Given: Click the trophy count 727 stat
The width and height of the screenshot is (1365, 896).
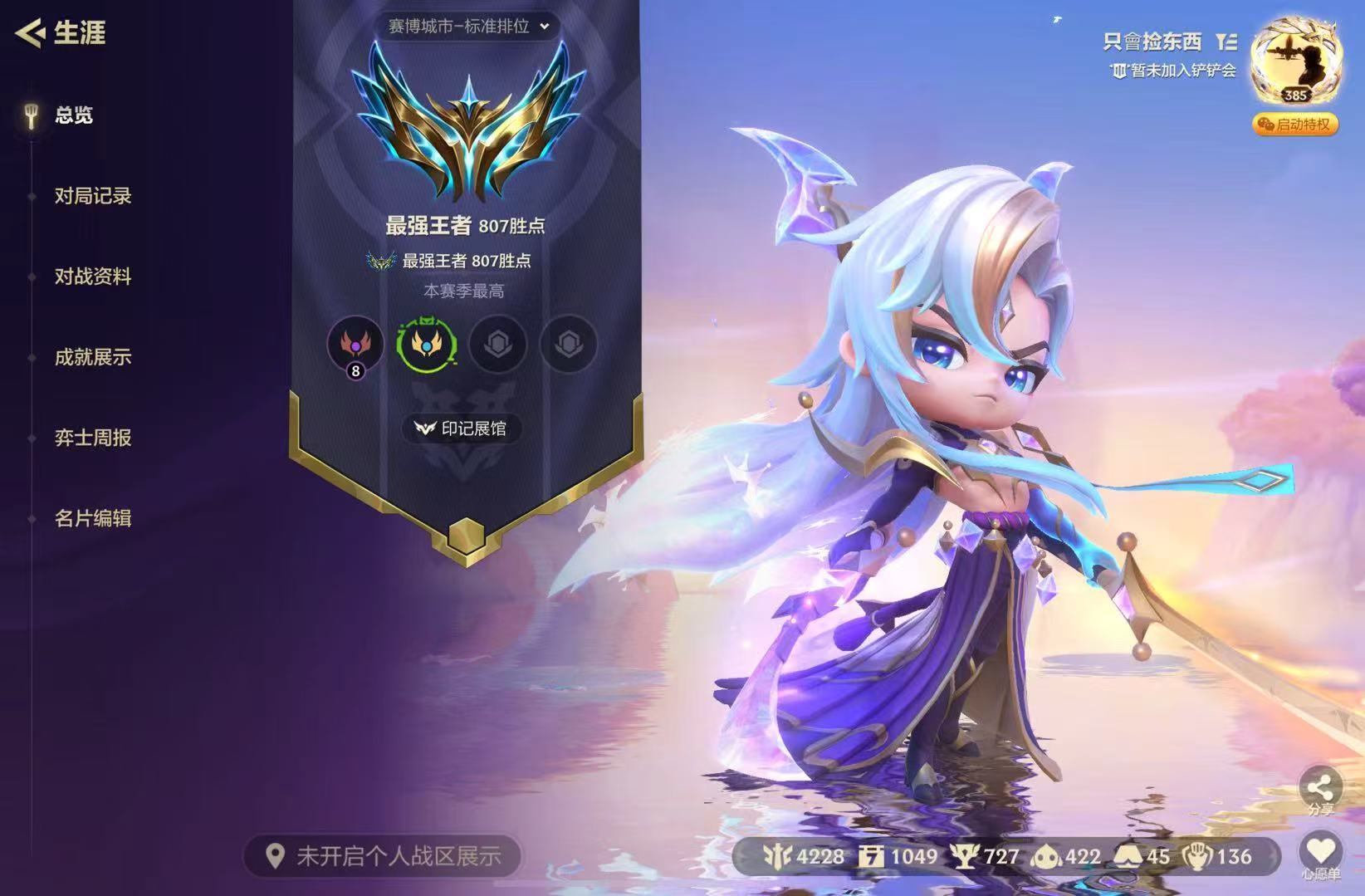Looking at the screenshot, I should pyautogui.click(x=986, y=857).
